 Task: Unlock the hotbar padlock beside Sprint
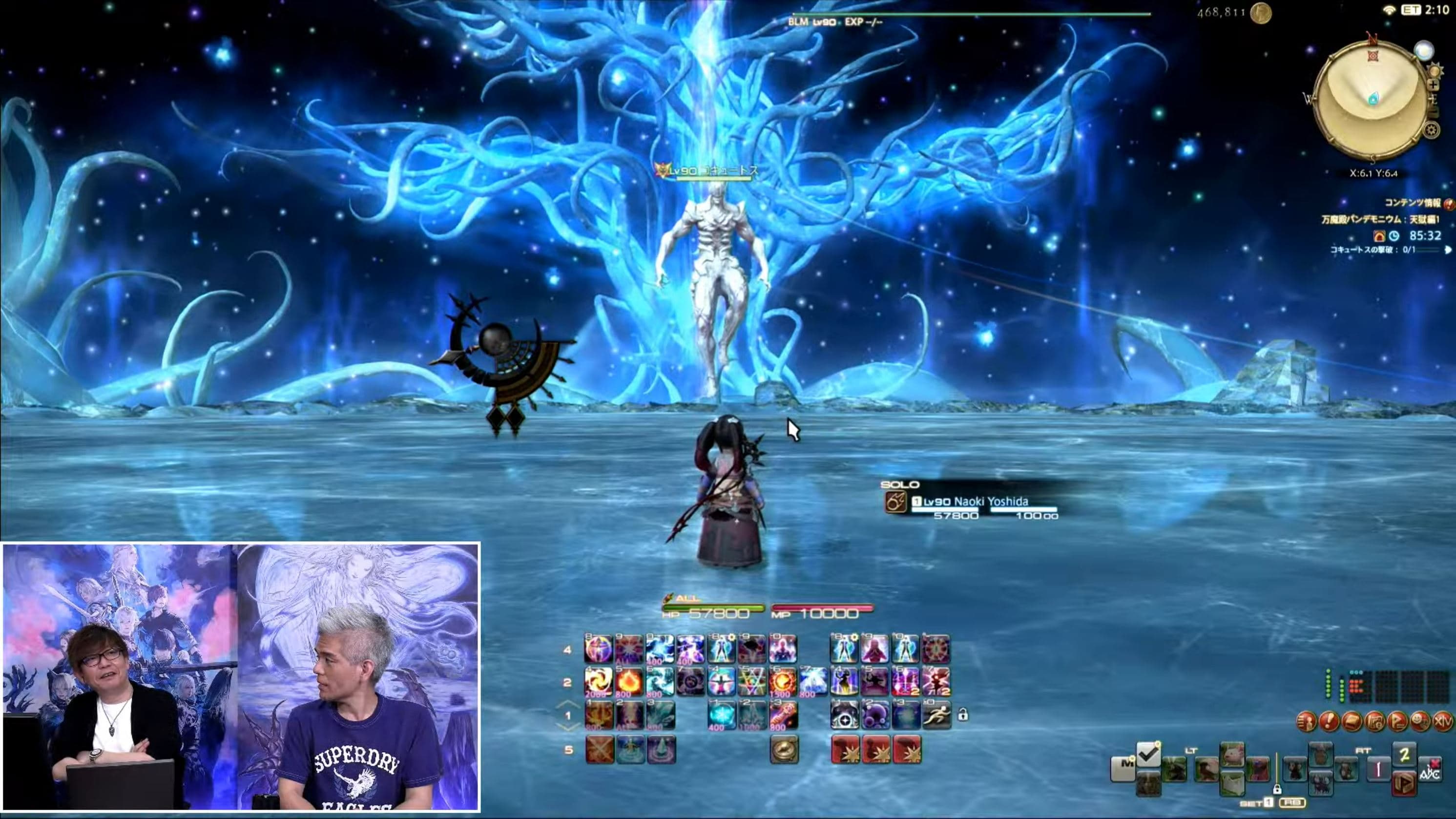coord(962,715)
